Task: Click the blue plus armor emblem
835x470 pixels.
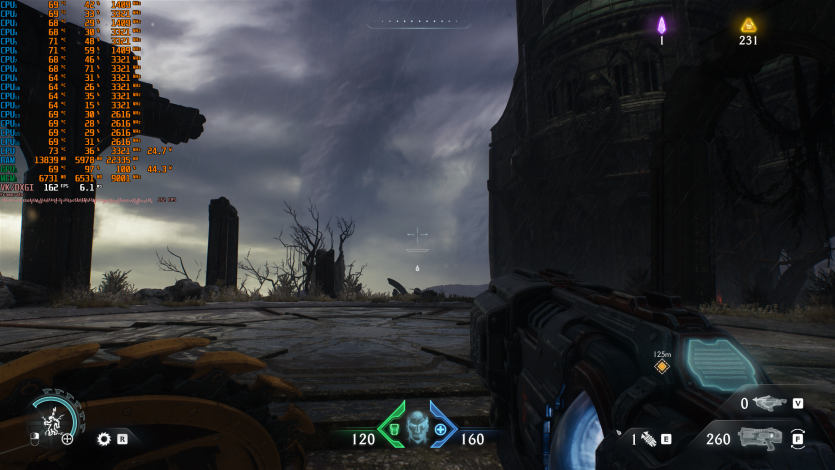Action: [x=440, y=429]
